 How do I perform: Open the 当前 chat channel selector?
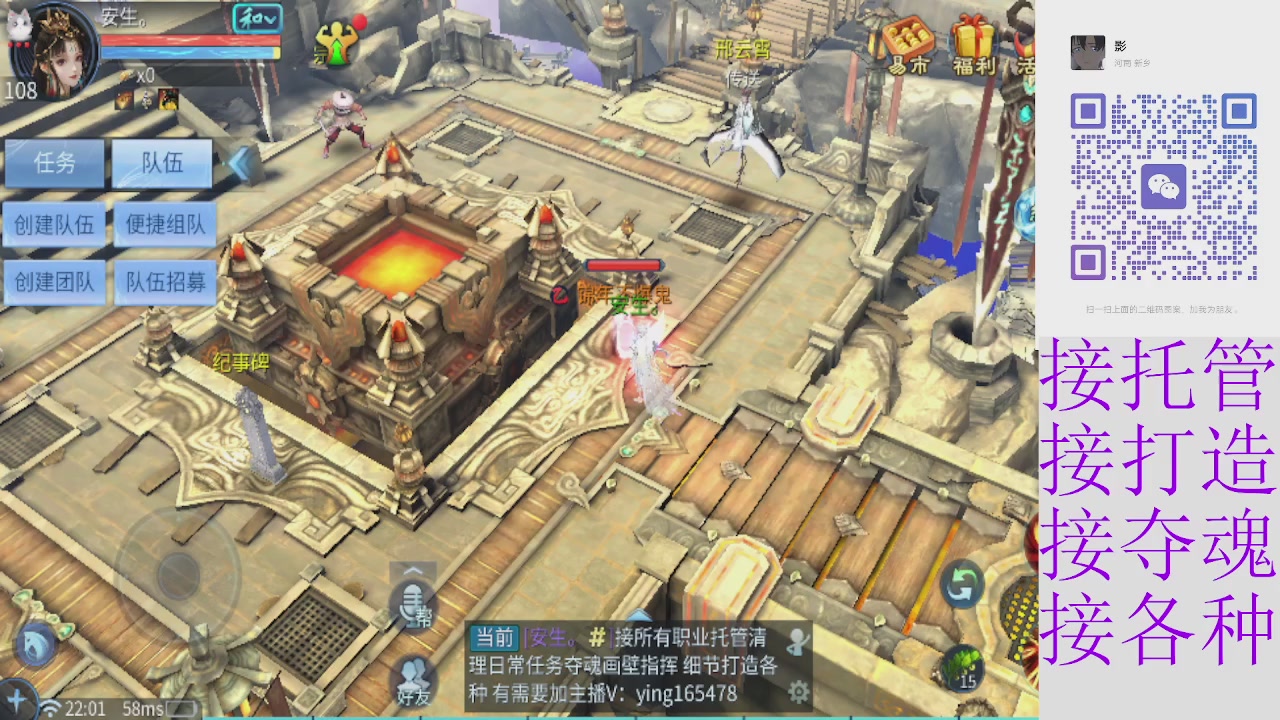point(496,637)
